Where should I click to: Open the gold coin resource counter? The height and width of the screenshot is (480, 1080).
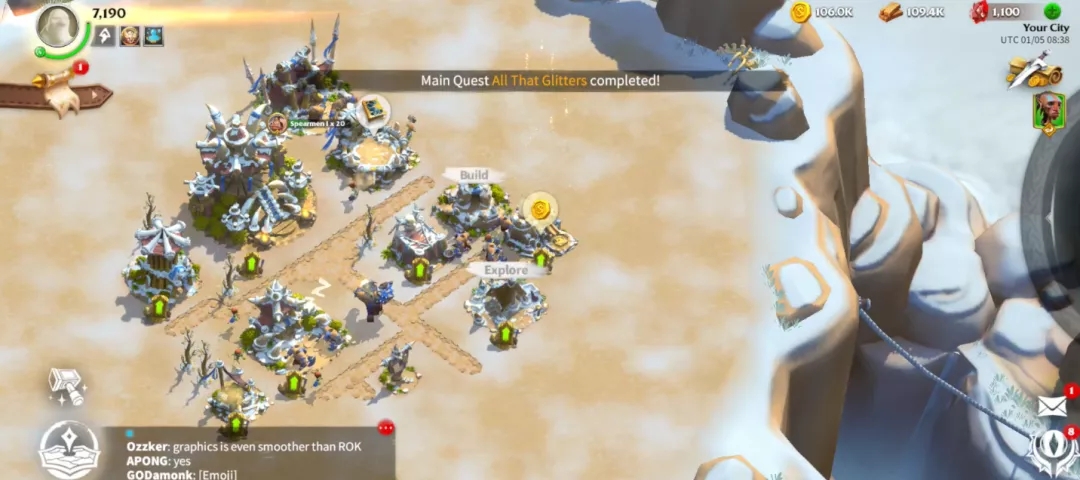[x=822, y=12]
